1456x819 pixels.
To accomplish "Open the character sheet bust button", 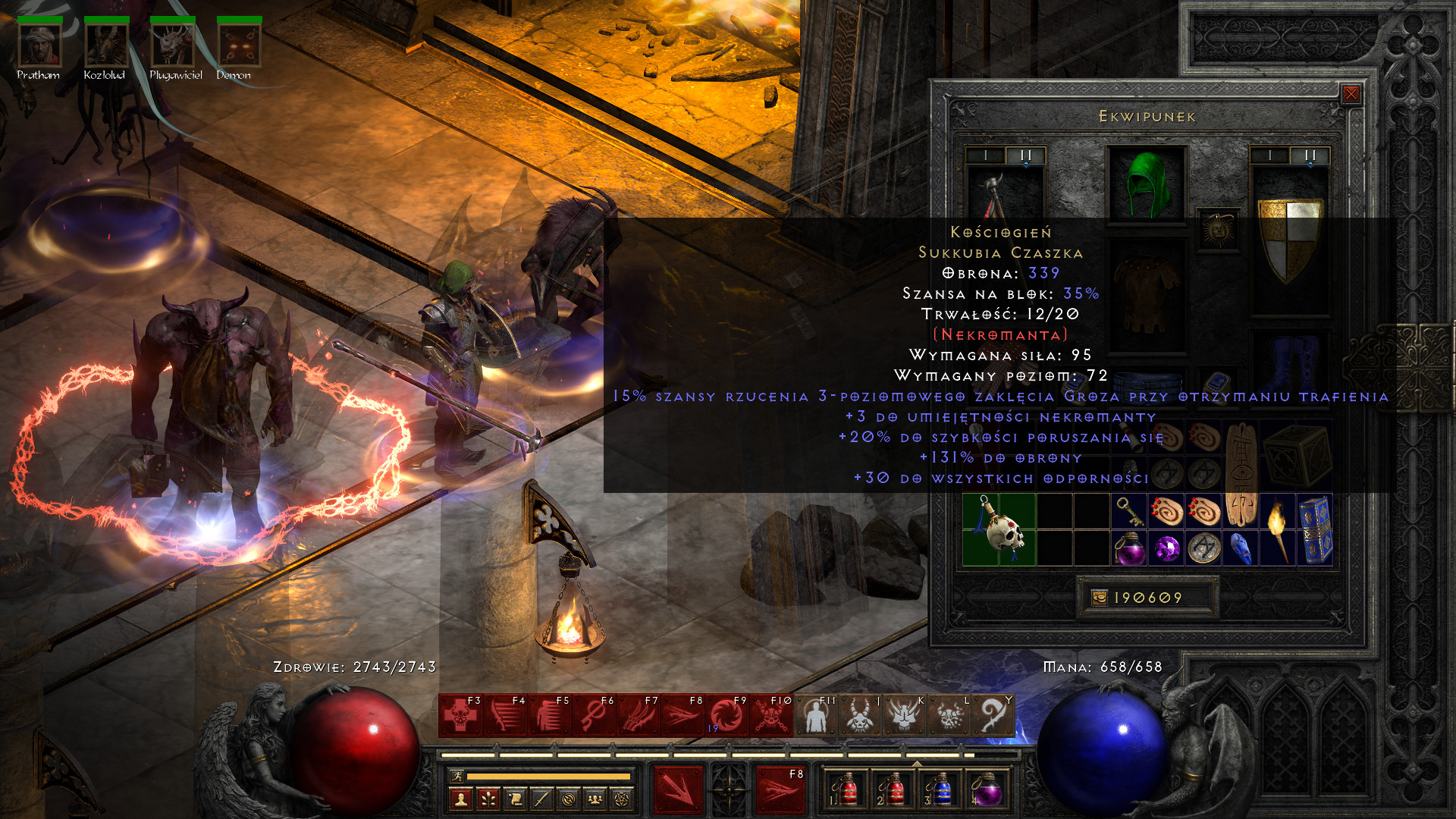I will 461,799.
